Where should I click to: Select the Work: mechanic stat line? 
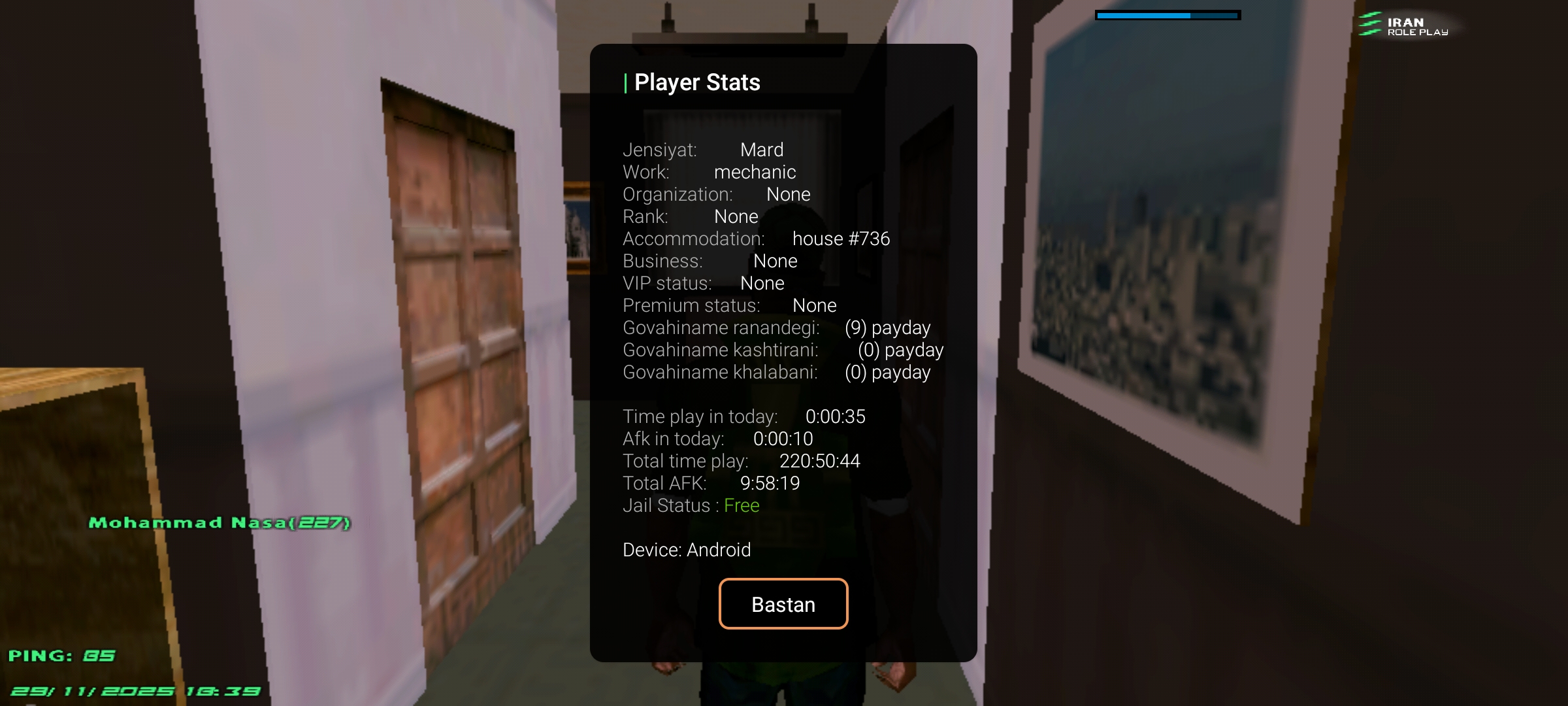coord(709,172)
